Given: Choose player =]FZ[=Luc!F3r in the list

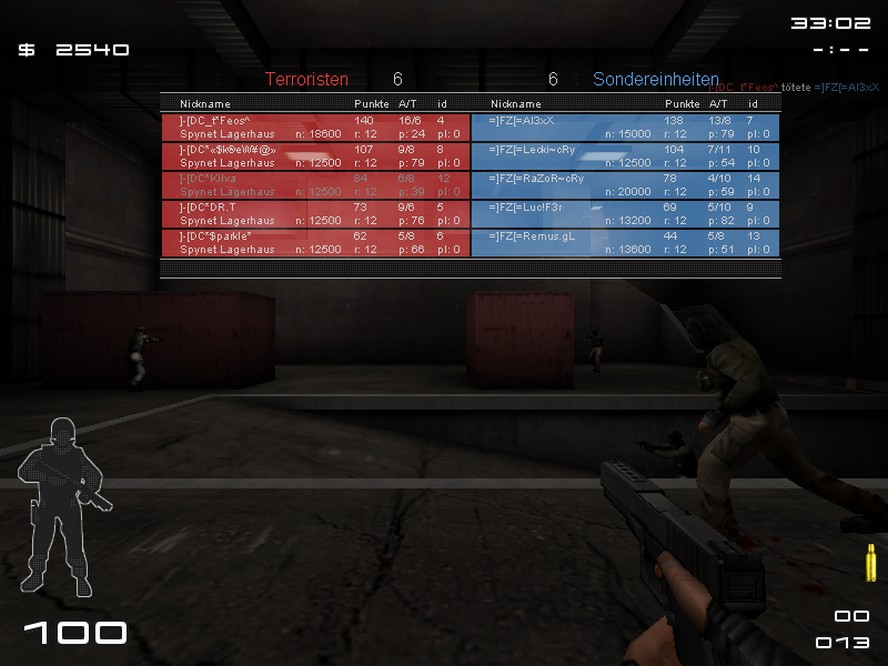Looking at the screenshot, I should [625, 214].
